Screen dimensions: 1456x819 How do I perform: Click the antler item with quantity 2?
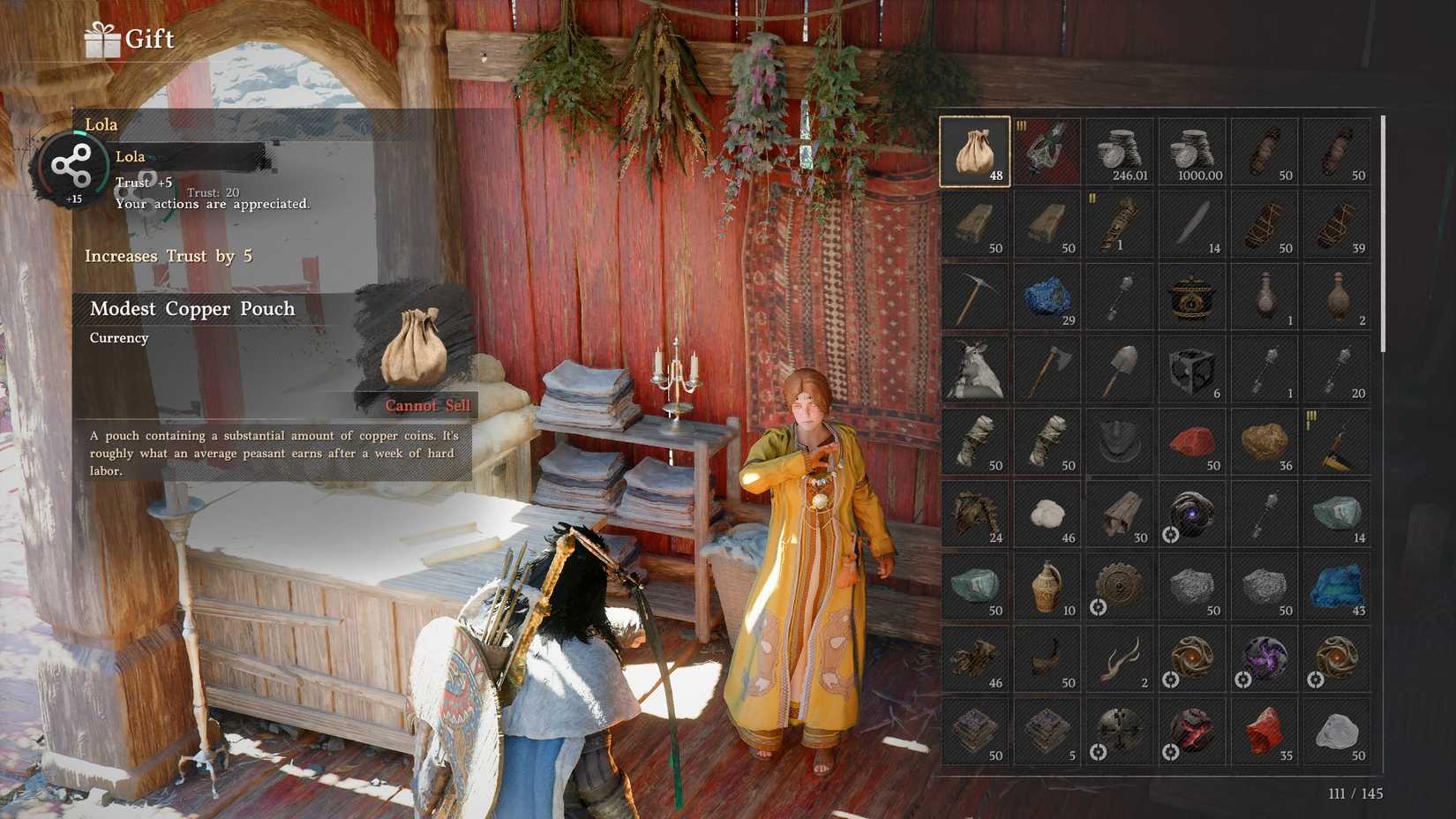[x=1120, y=658]
